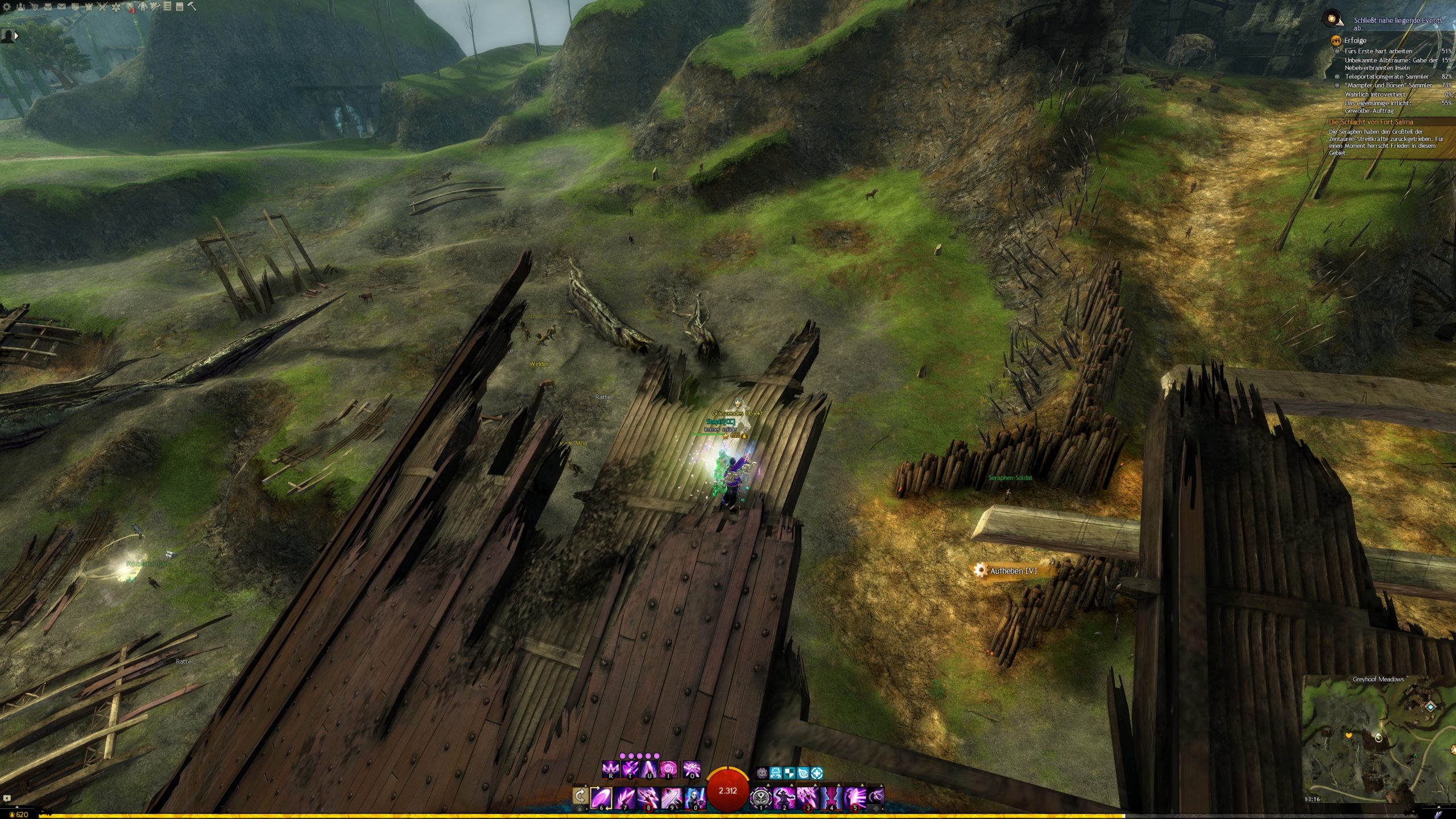Activate the crown shatter skill labeled R
Screen dimensions: 1456x819
pos(611,769)
